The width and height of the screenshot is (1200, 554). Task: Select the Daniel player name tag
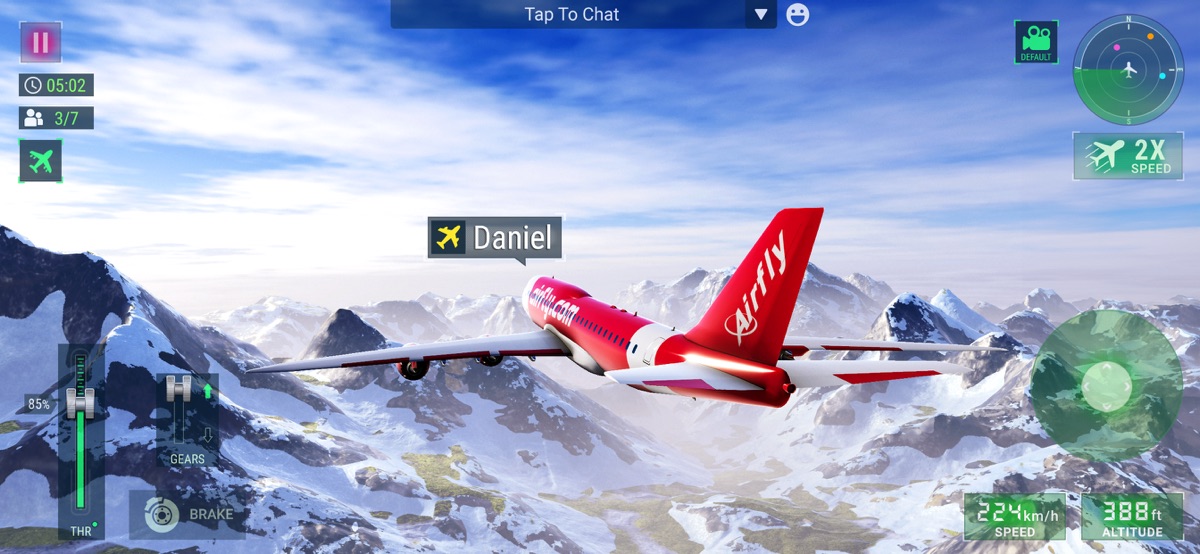coord(495,238)
